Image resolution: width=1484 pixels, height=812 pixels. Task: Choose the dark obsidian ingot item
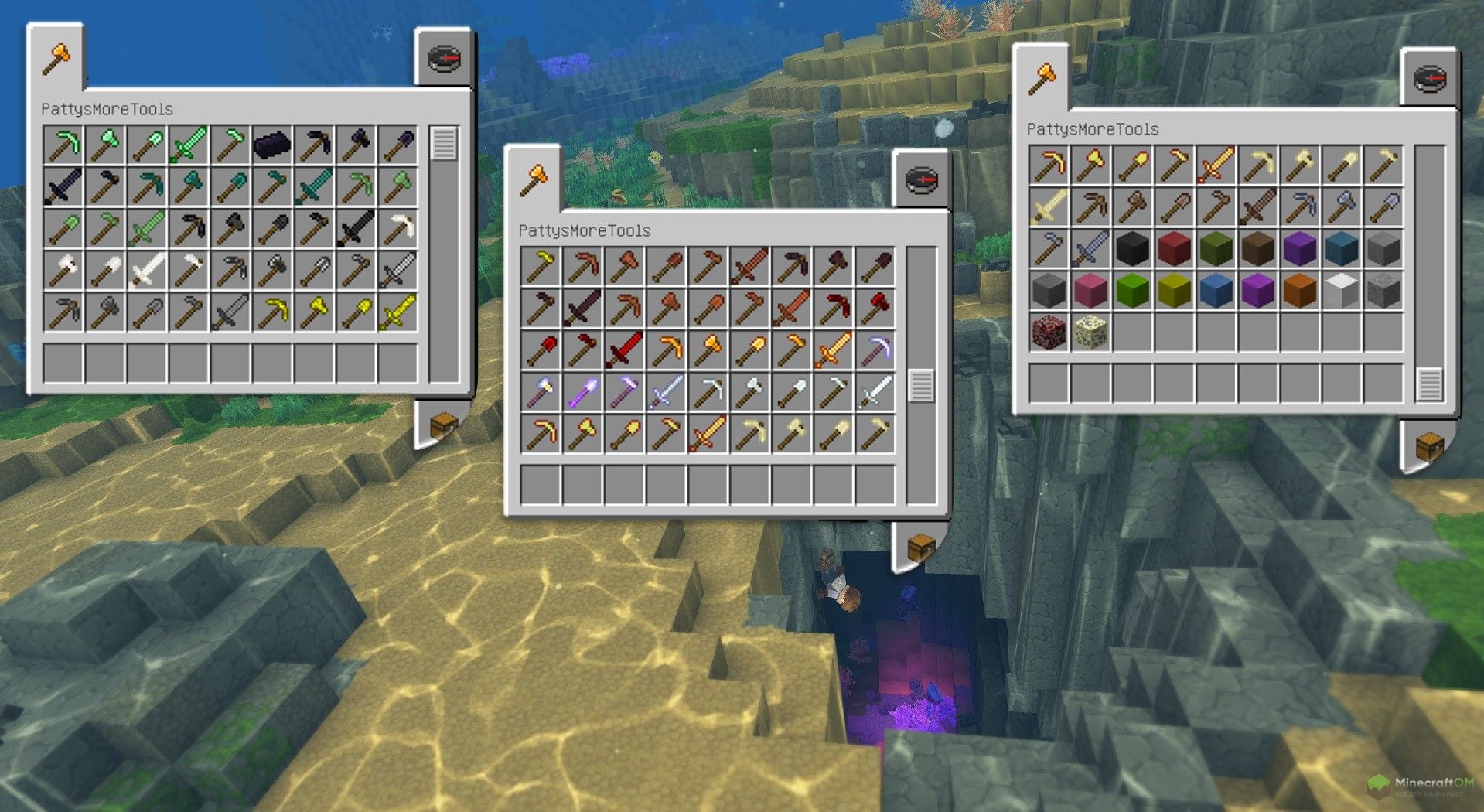point(271,145)
